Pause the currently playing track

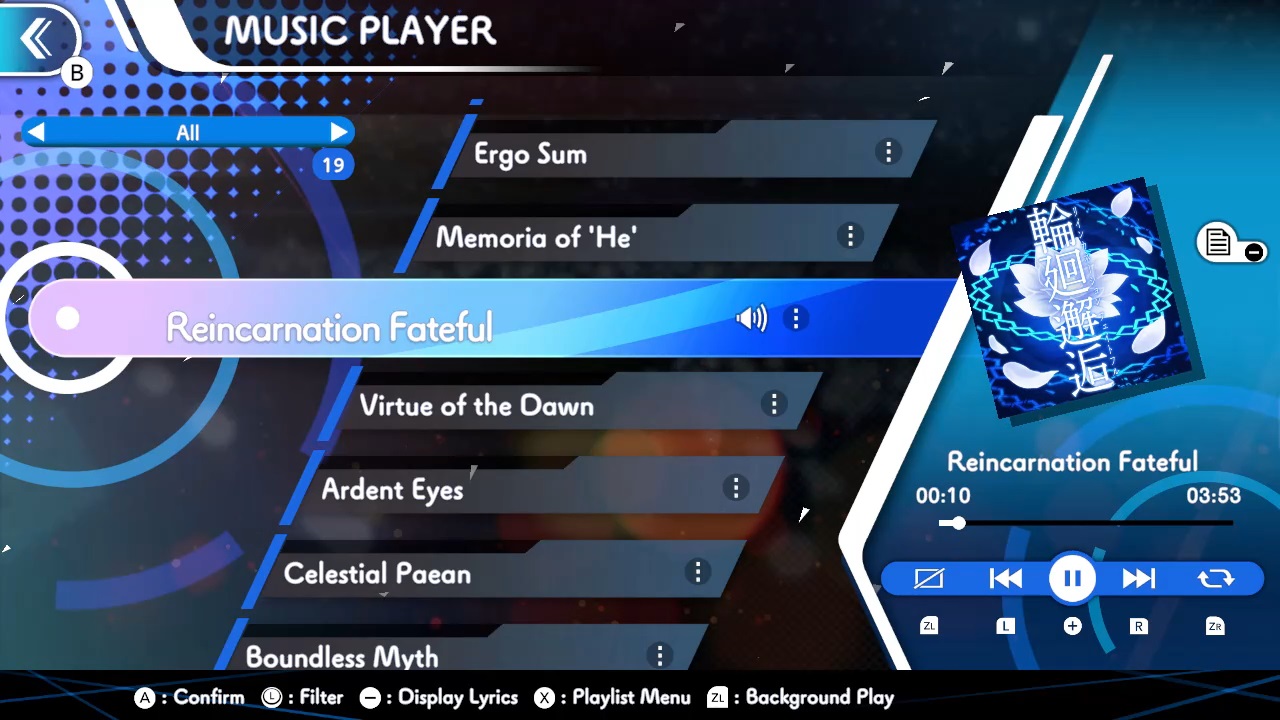pos(1071,578)
